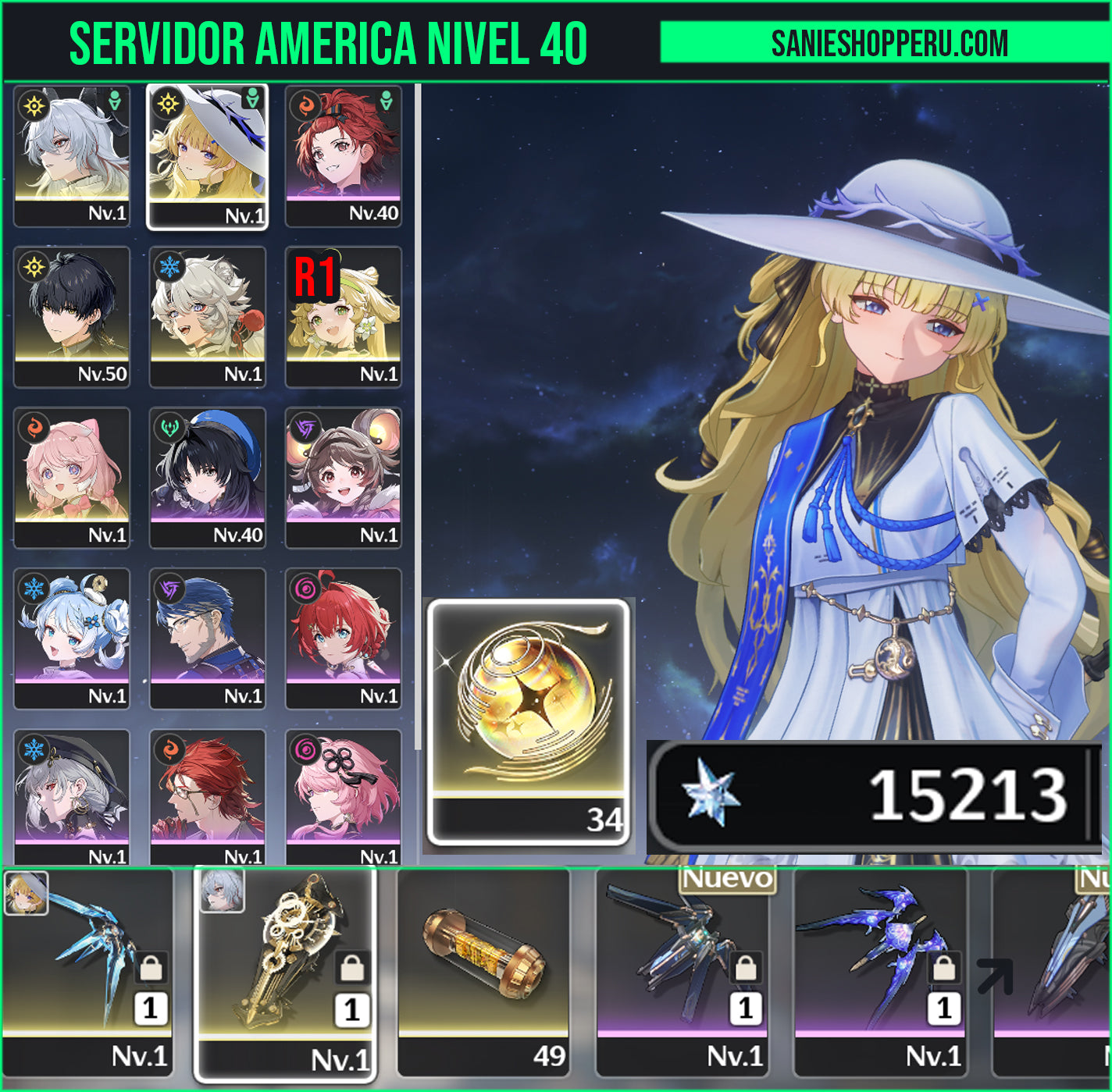The width and height of the screenshot is (1112, 1092).
Task: Open the golden orb item with count 34
Action: (529, 722)
